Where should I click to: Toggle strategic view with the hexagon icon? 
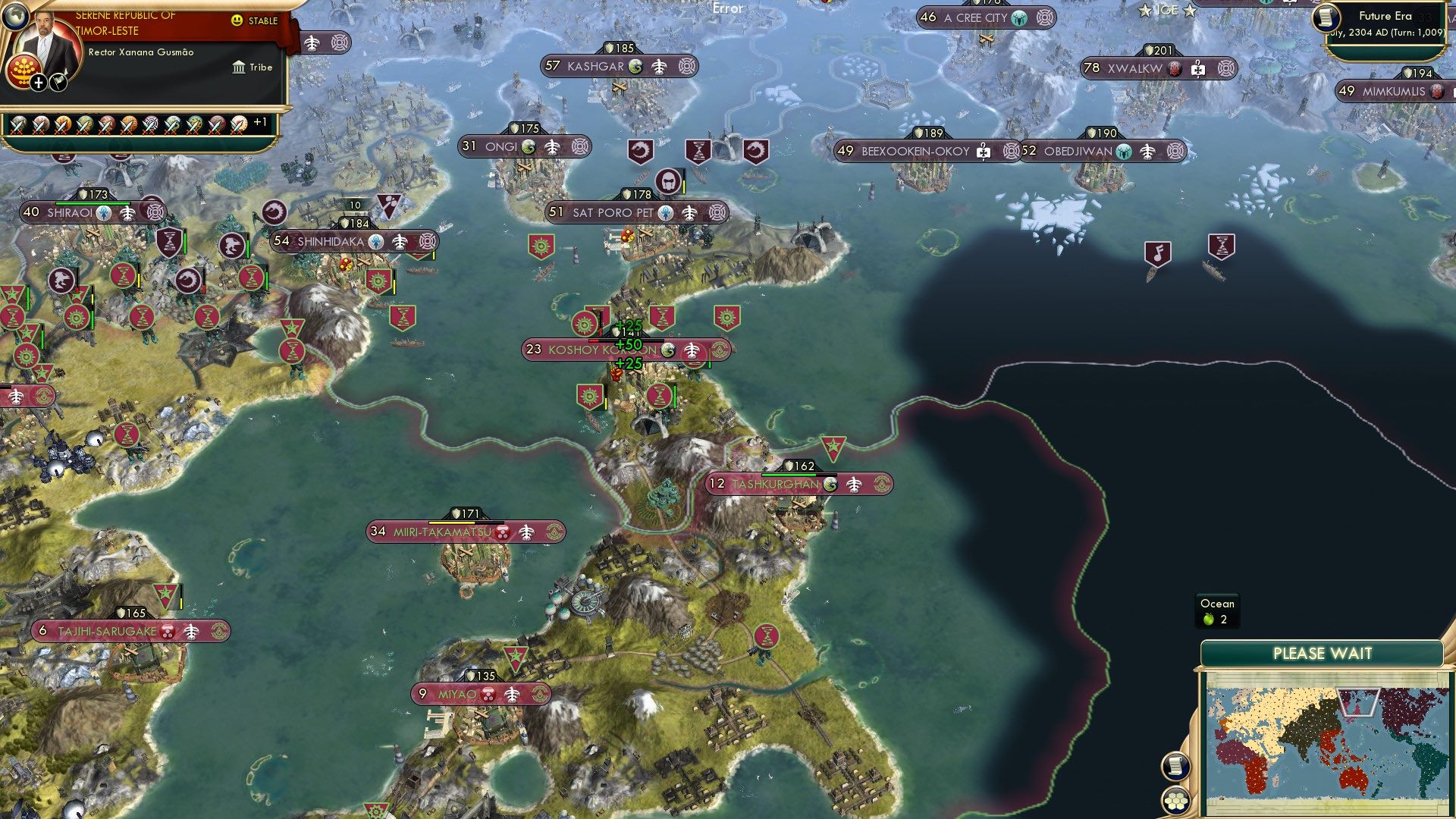point(1176,800)
